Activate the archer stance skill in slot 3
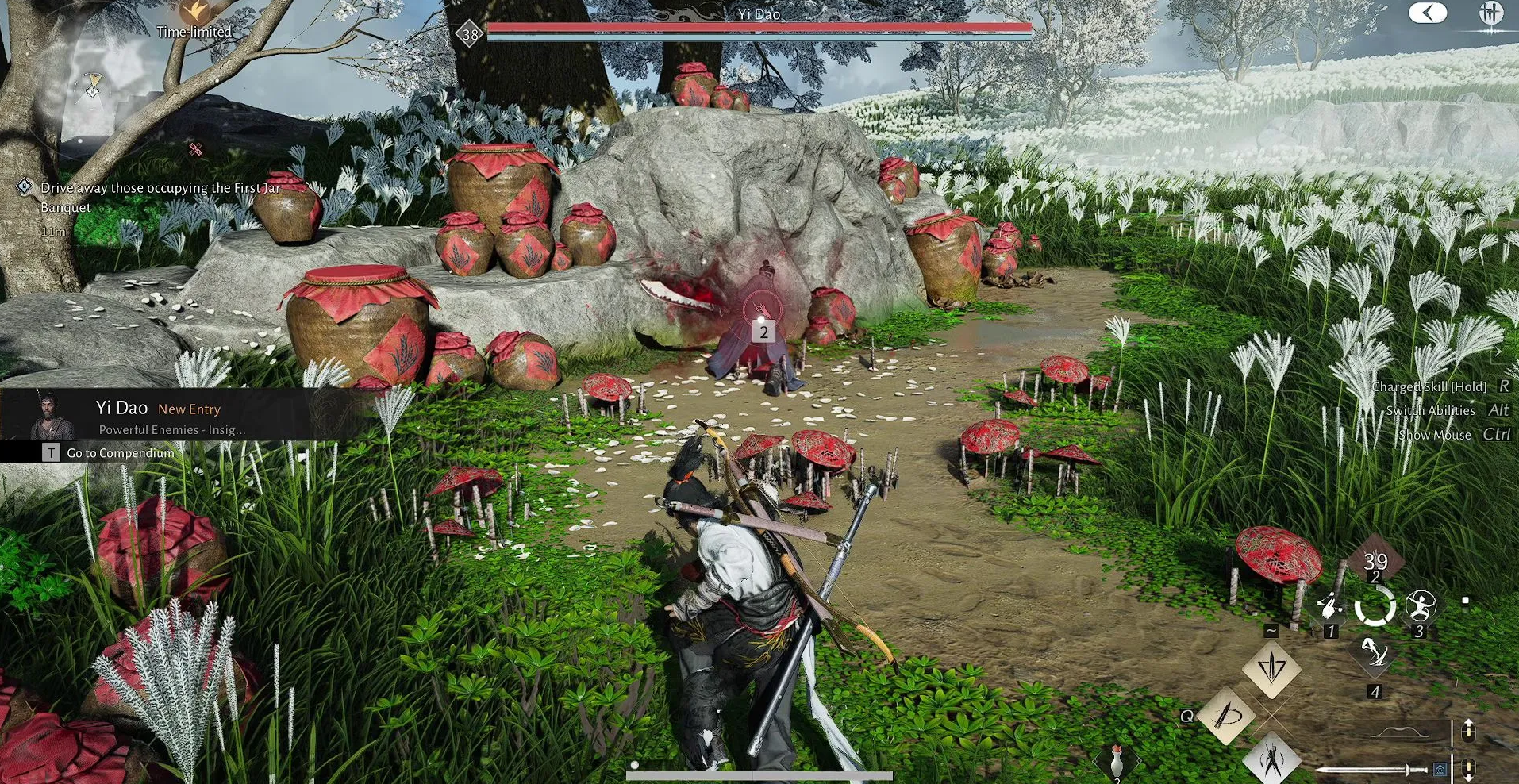 1420,607
